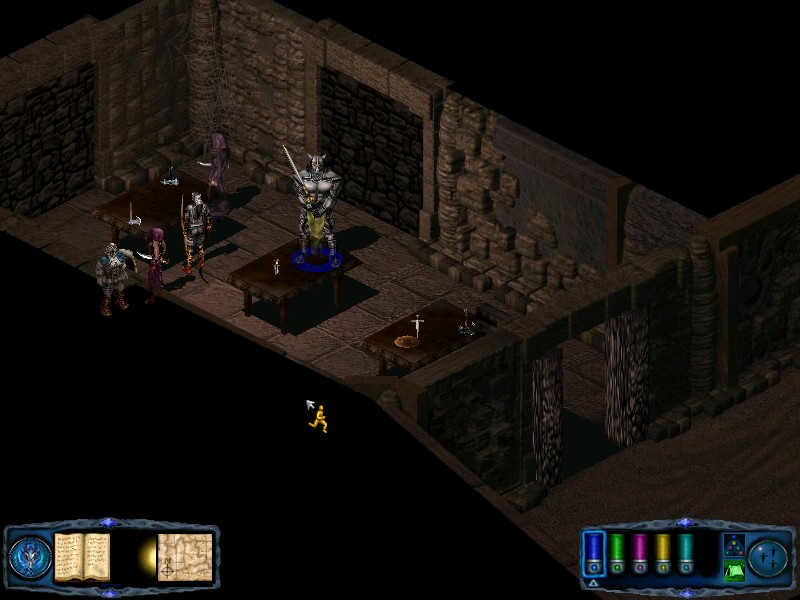
Task: Open the parchment map
Action: pyautogui.click(x=185, y=556)
